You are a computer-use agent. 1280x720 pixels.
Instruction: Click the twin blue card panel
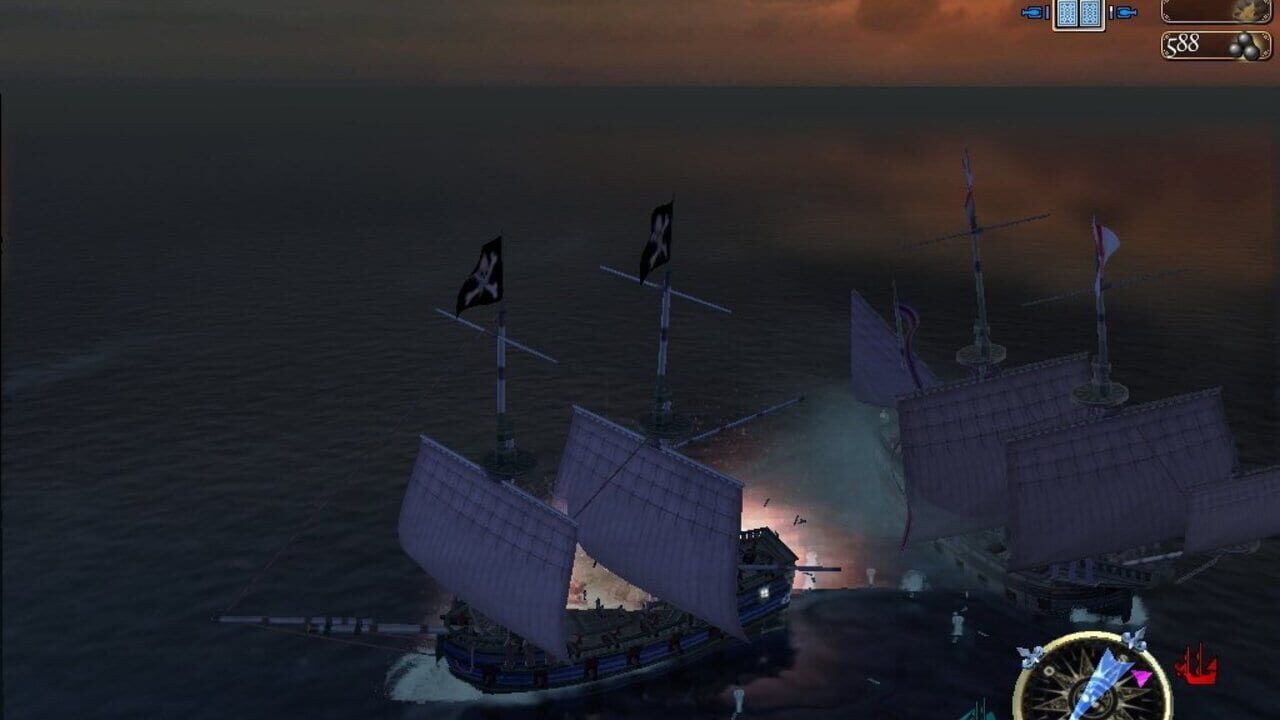point(1079,13)
